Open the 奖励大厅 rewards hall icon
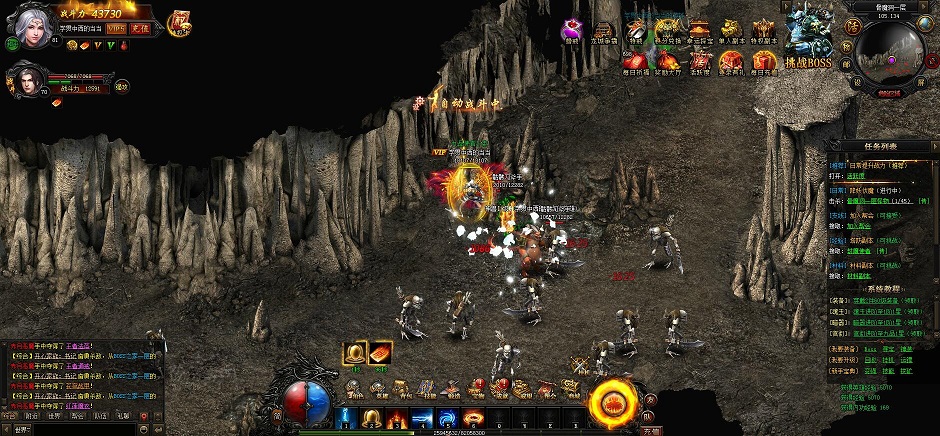This screenshot has height=436, width=940. (x=666, y=63)
